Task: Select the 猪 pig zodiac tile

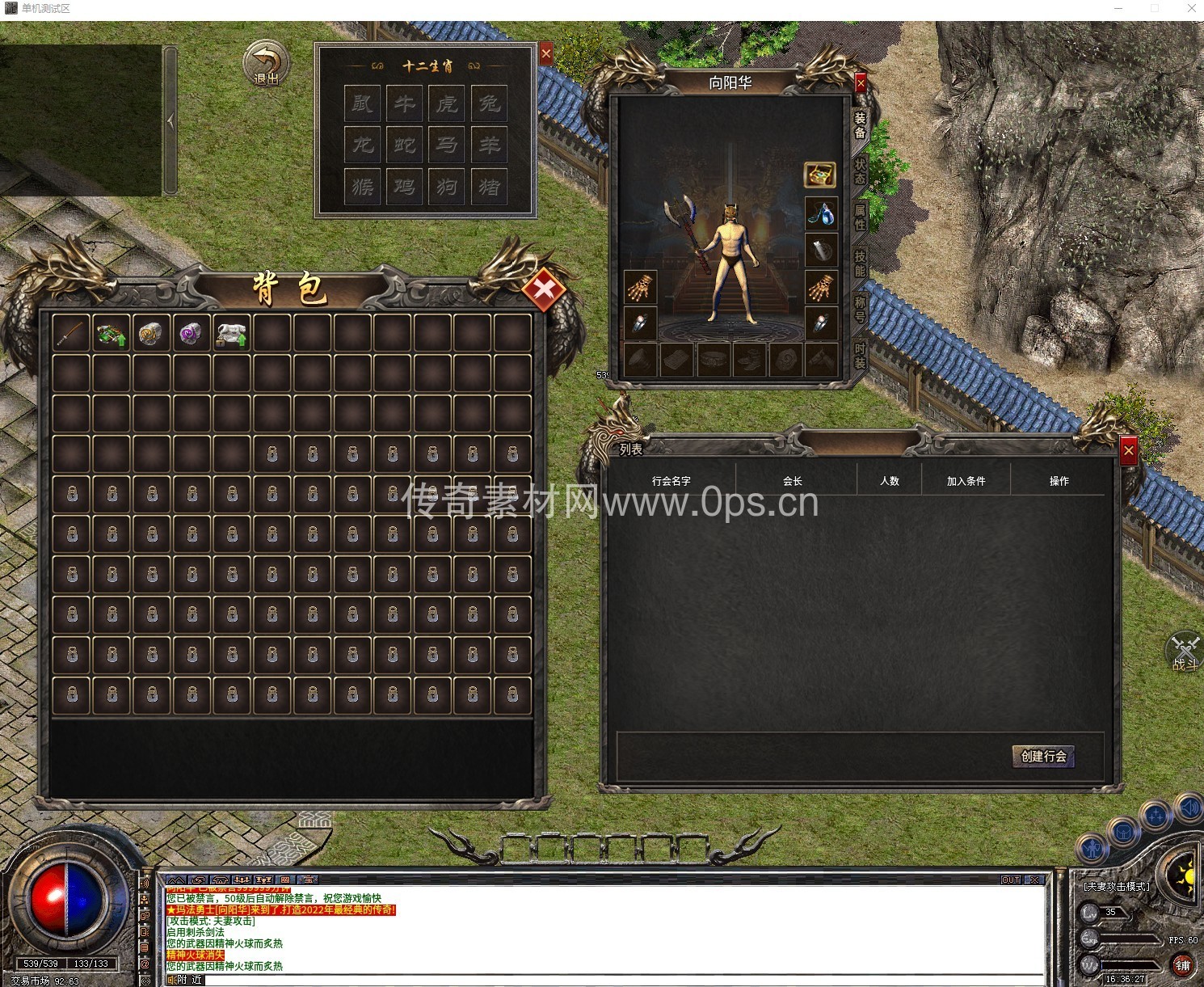Action: (489, 187)
